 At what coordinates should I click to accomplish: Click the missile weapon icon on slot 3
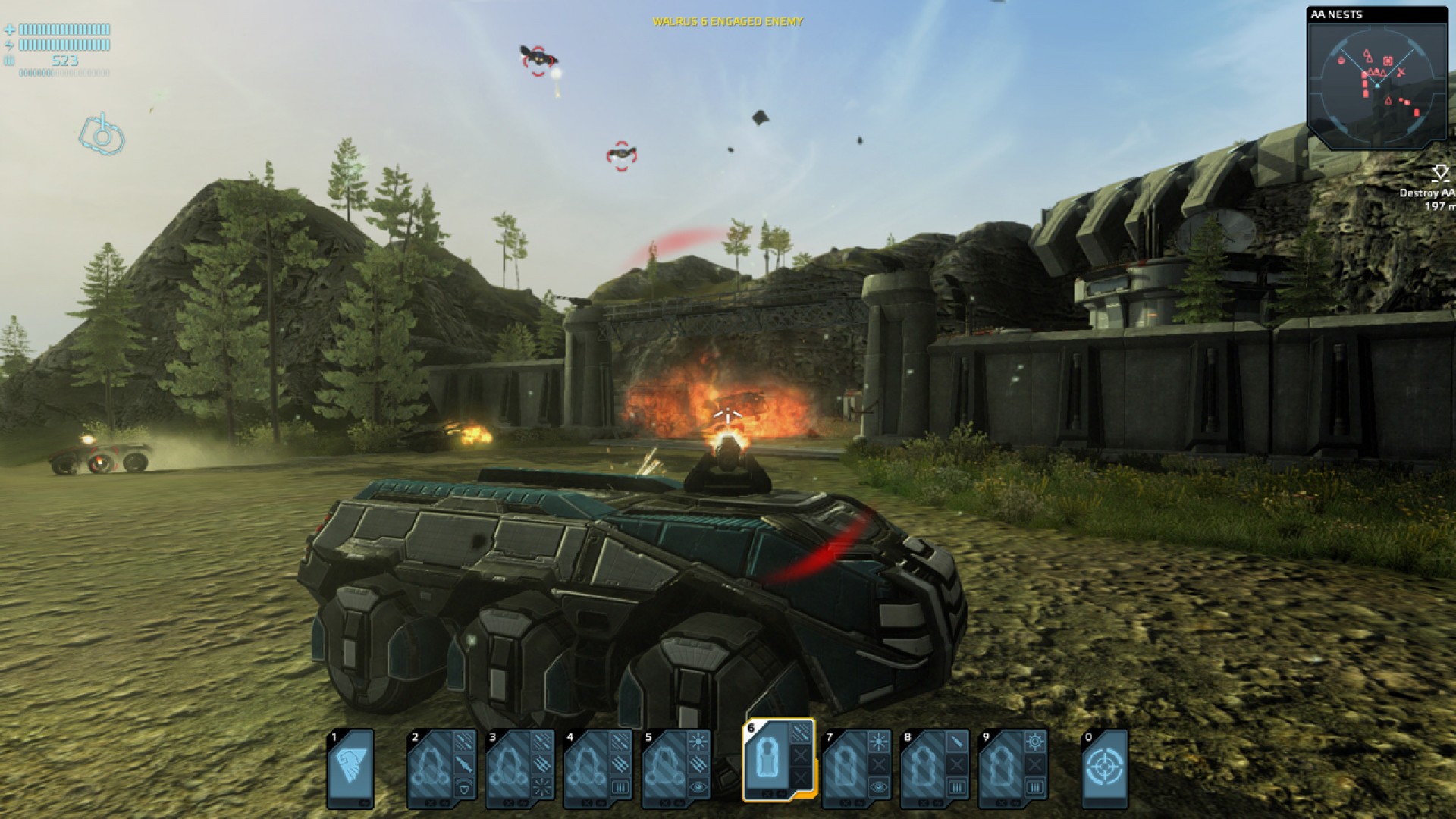pyautogui.click(x=541, y=766)
